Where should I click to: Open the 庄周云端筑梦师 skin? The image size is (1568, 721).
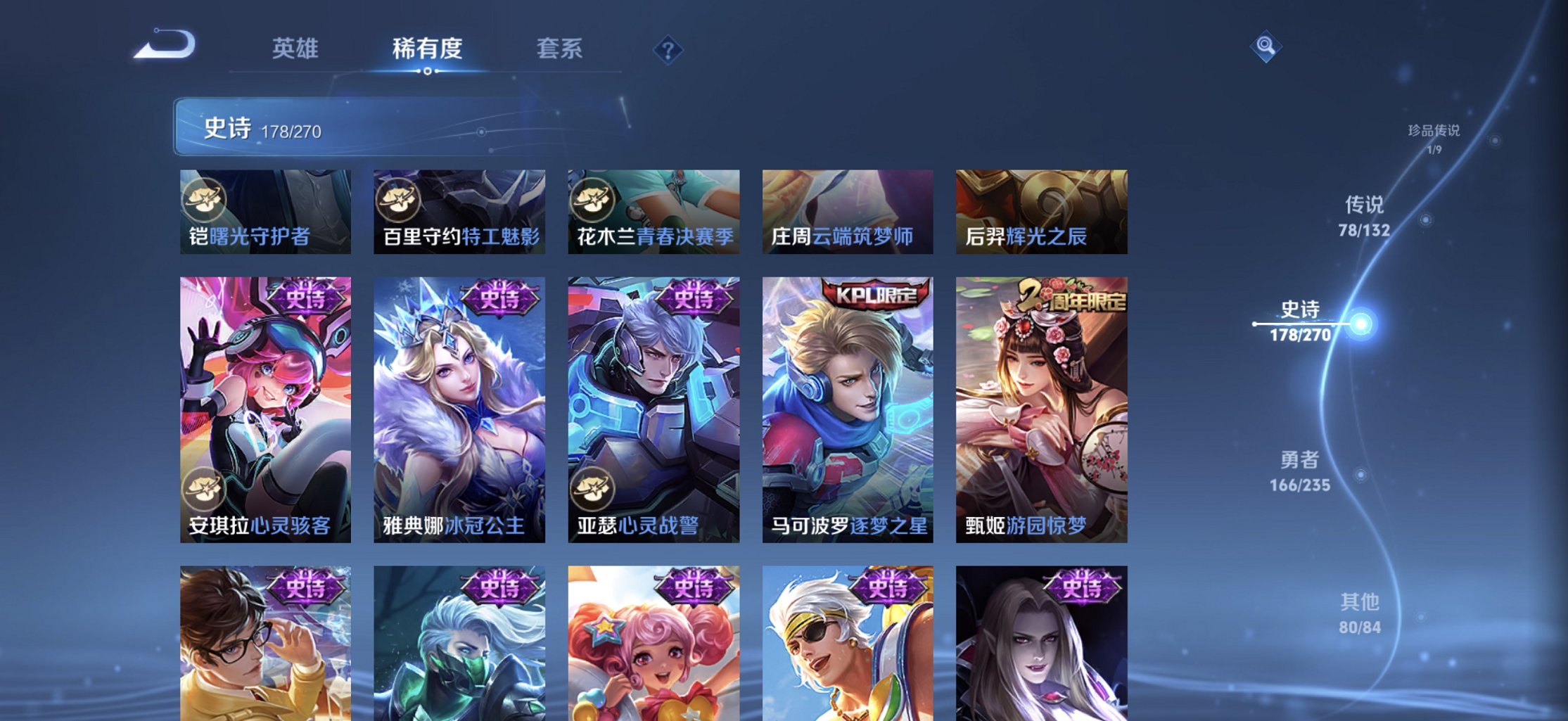[846, 212]
